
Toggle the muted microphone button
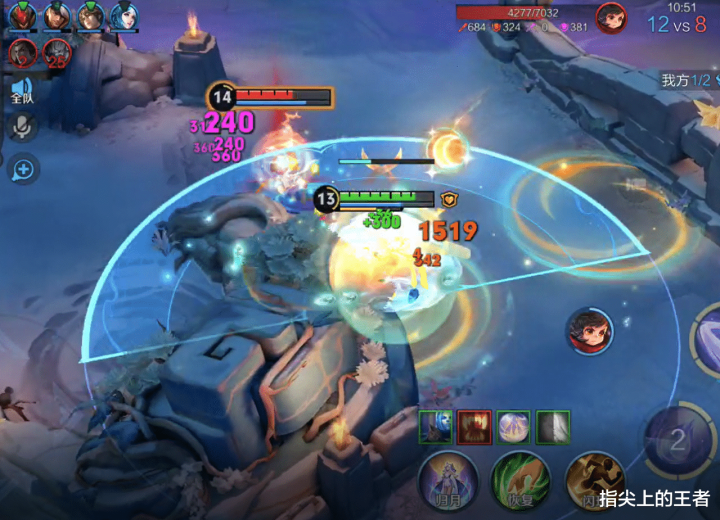coord(22,127)
